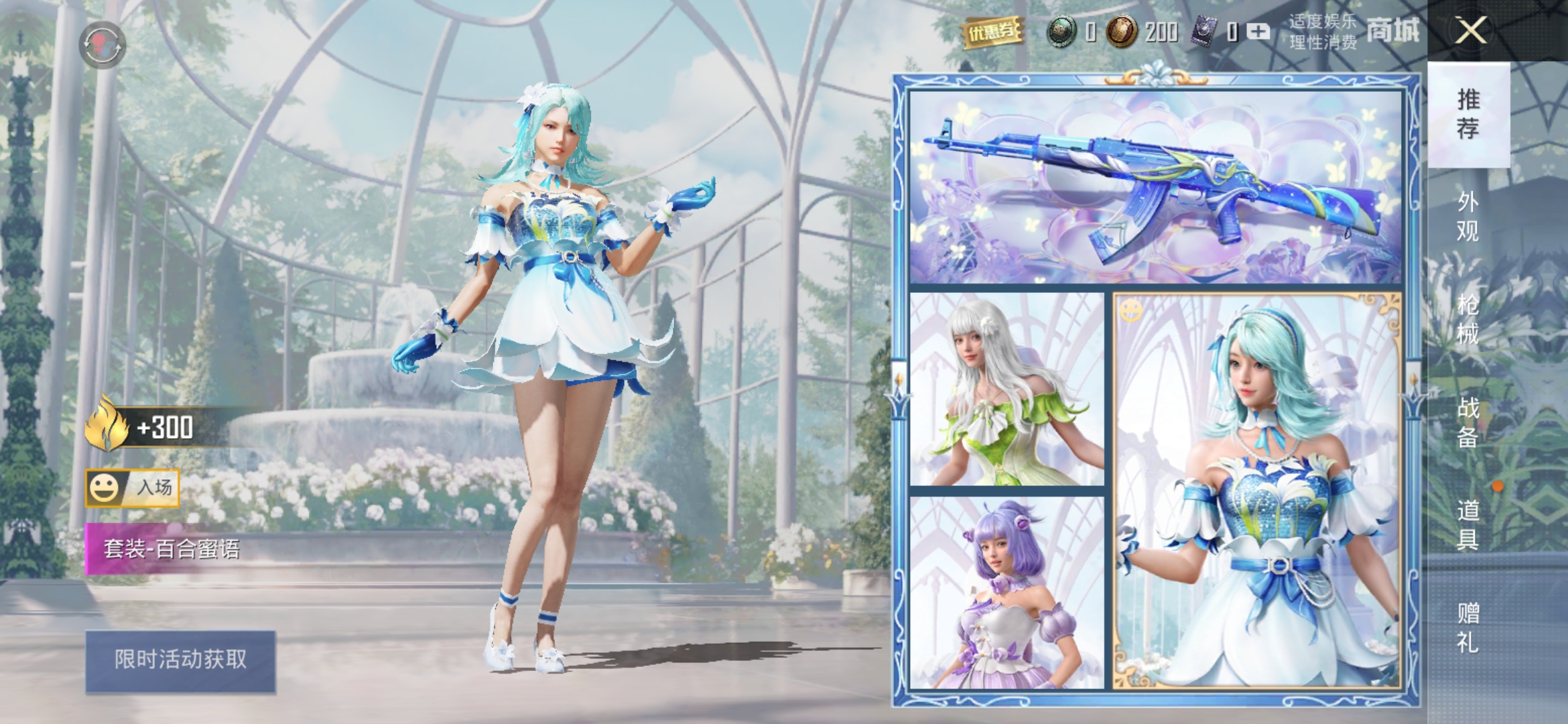Open the 外观 category tab

point(1468,217)
